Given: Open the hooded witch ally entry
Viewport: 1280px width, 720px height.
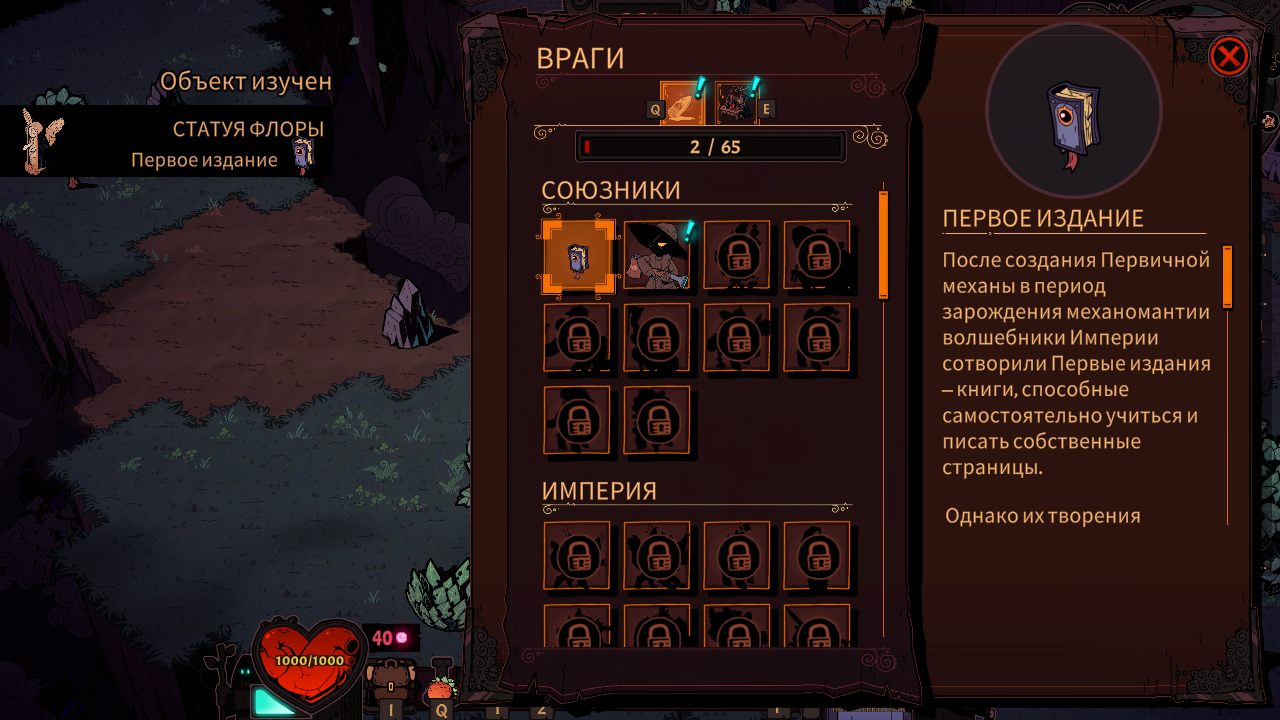Looking at the screenshot, I should coord(657,256).
